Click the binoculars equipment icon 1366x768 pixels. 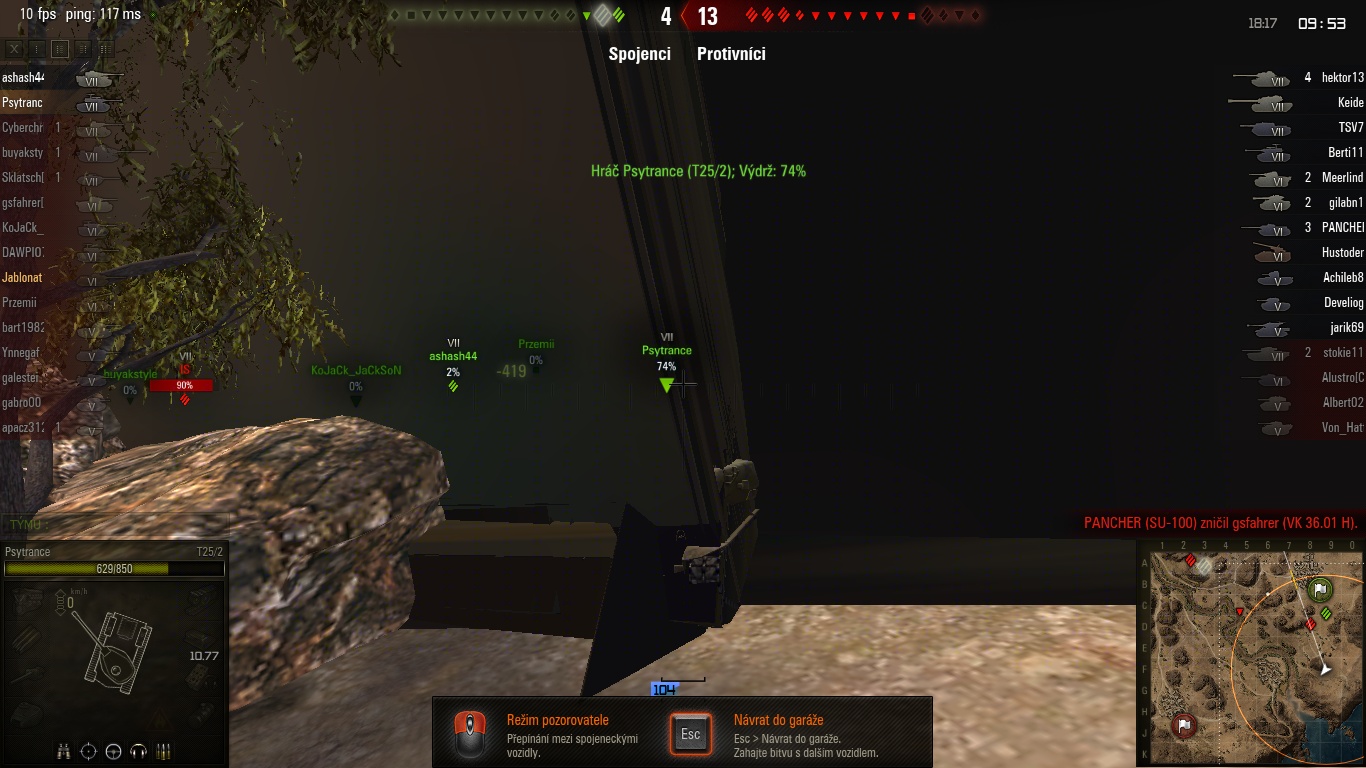click(x=64, y=751)
